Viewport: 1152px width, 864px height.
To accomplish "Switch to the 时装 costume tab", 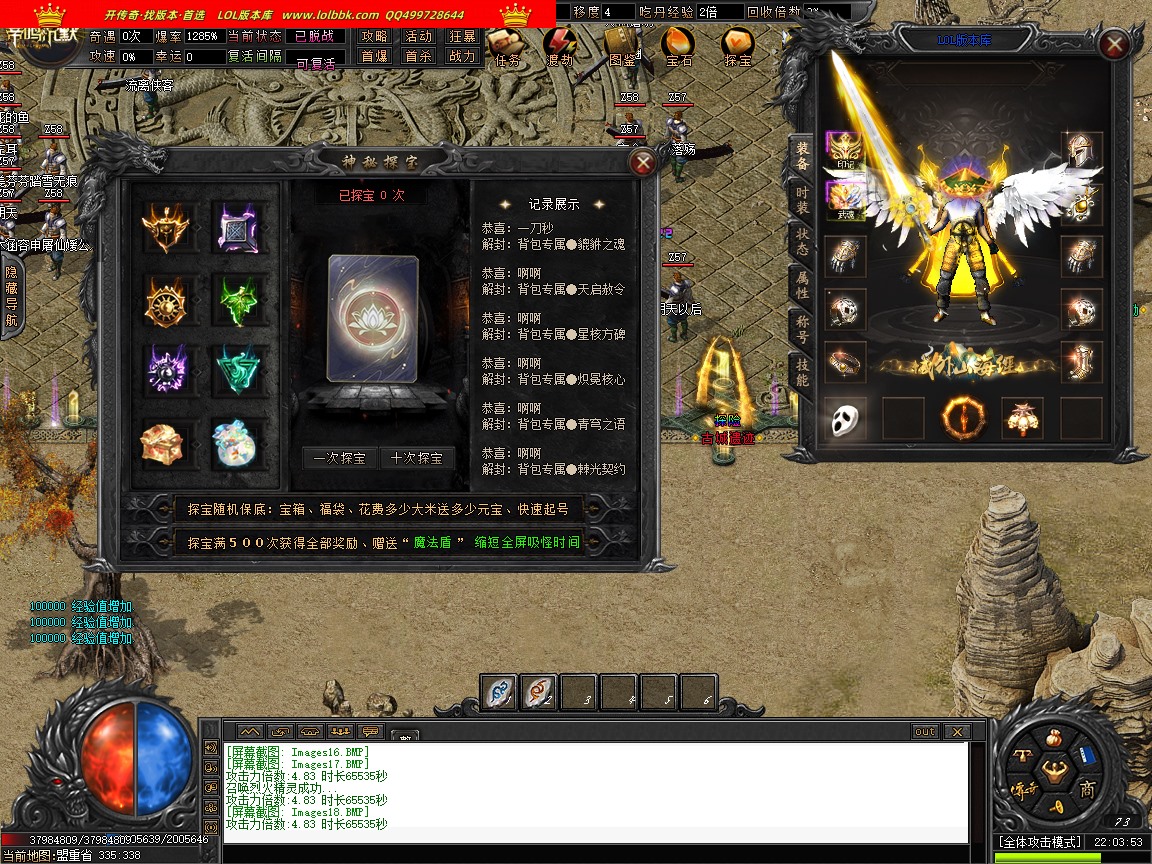I will [802, 198].
